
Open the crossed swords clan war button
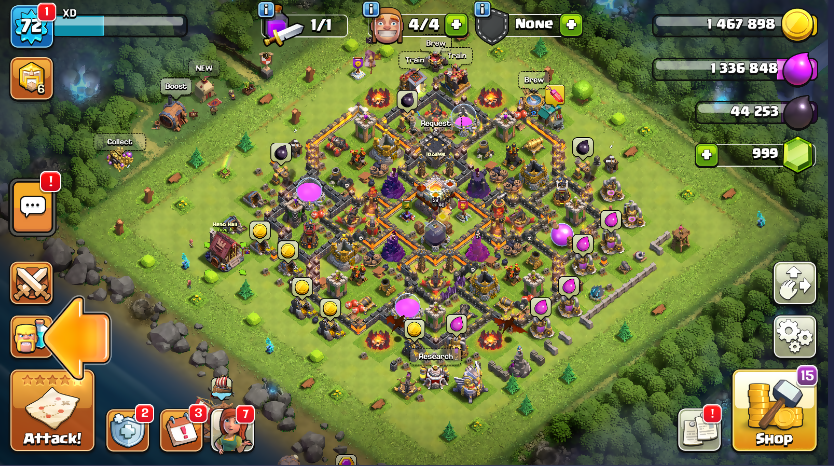pos(31,283)
